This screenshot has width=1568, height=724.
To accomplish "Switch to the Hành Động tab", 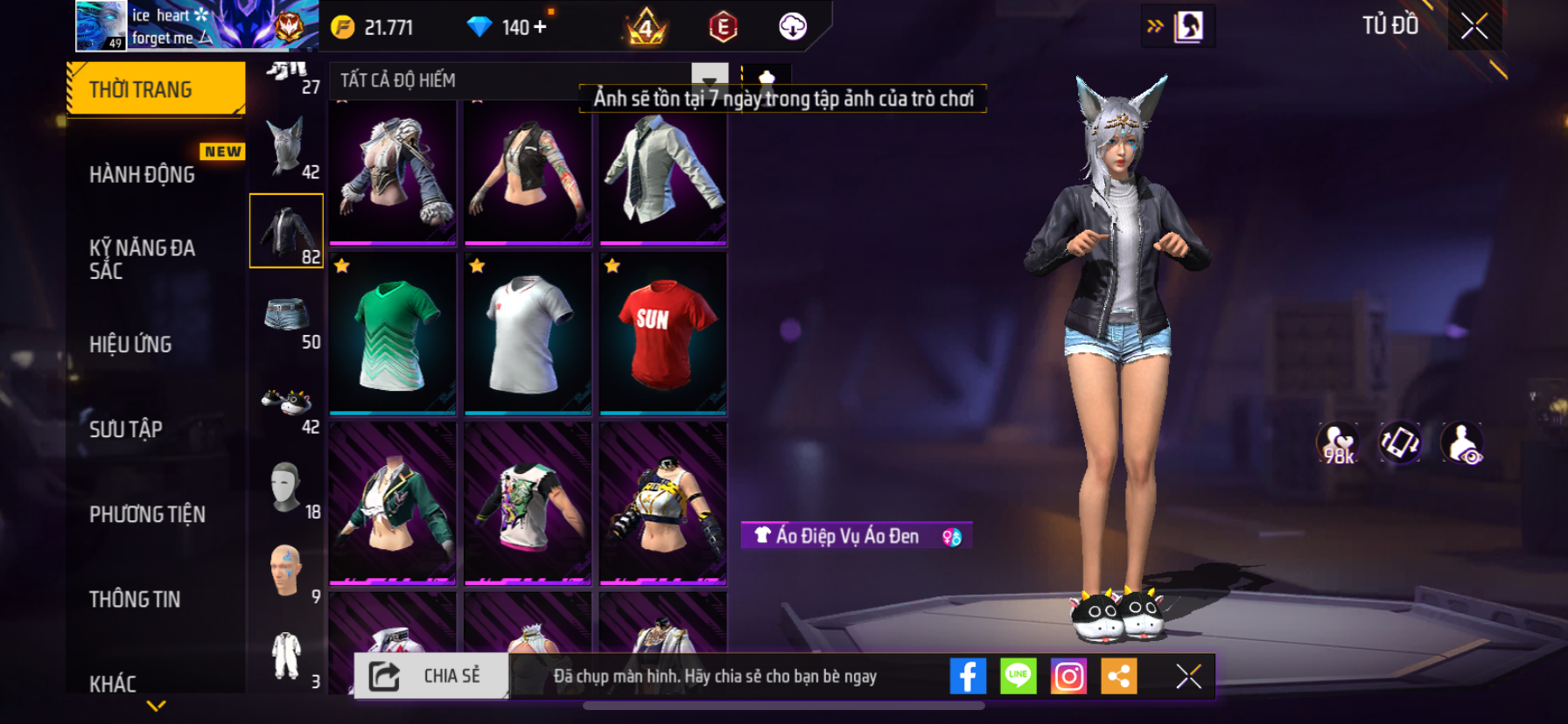I will pyautogui.click(x=143, y=174).
